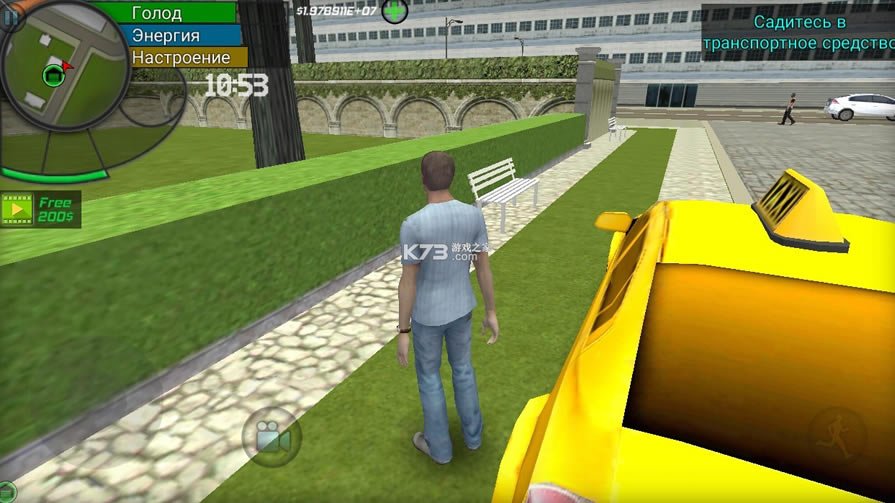
Task: Select the green house marker on minimap
Action: [53, 75]
